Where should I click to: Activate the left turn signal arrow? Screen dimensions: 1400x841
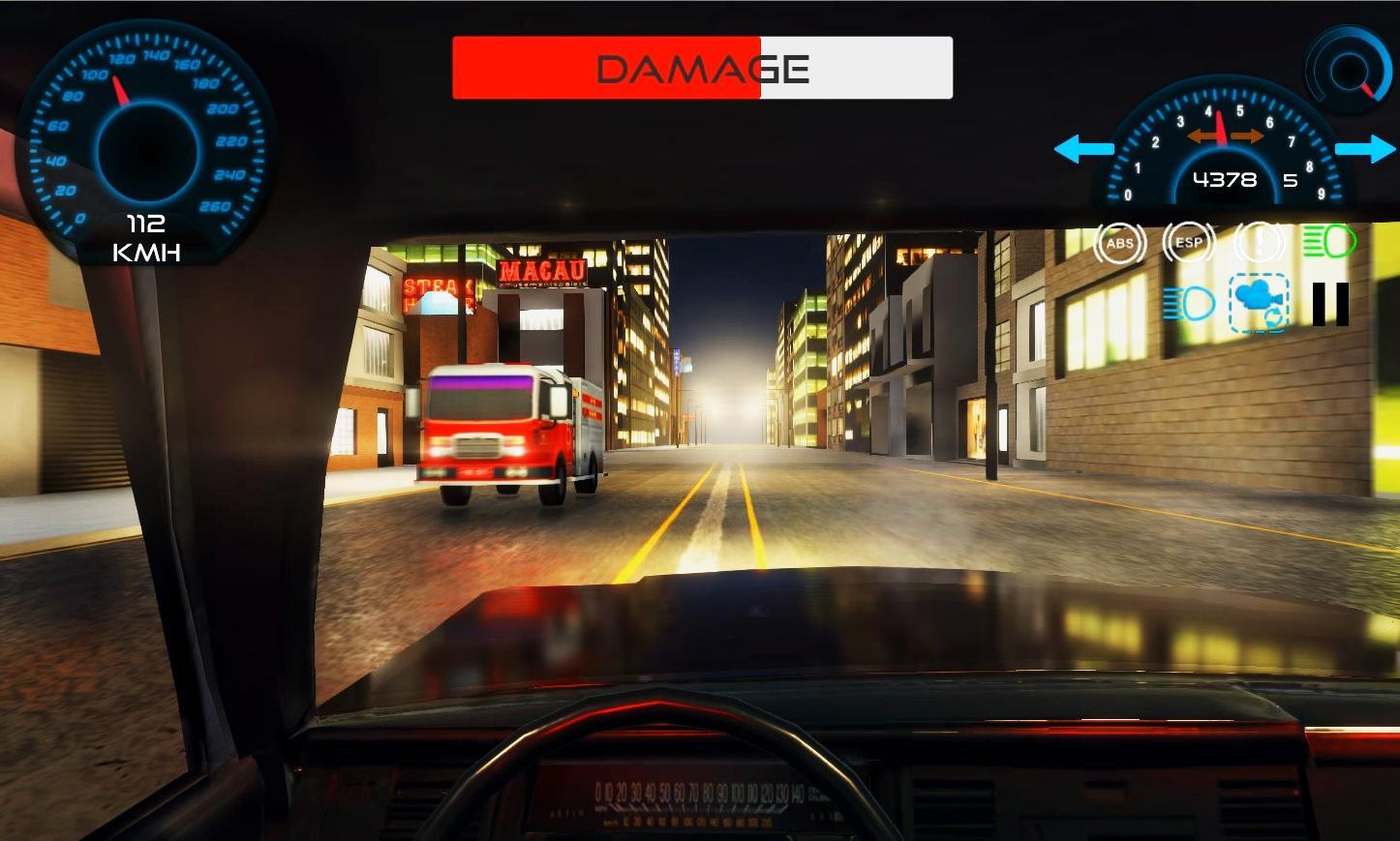click(1086, 149)
